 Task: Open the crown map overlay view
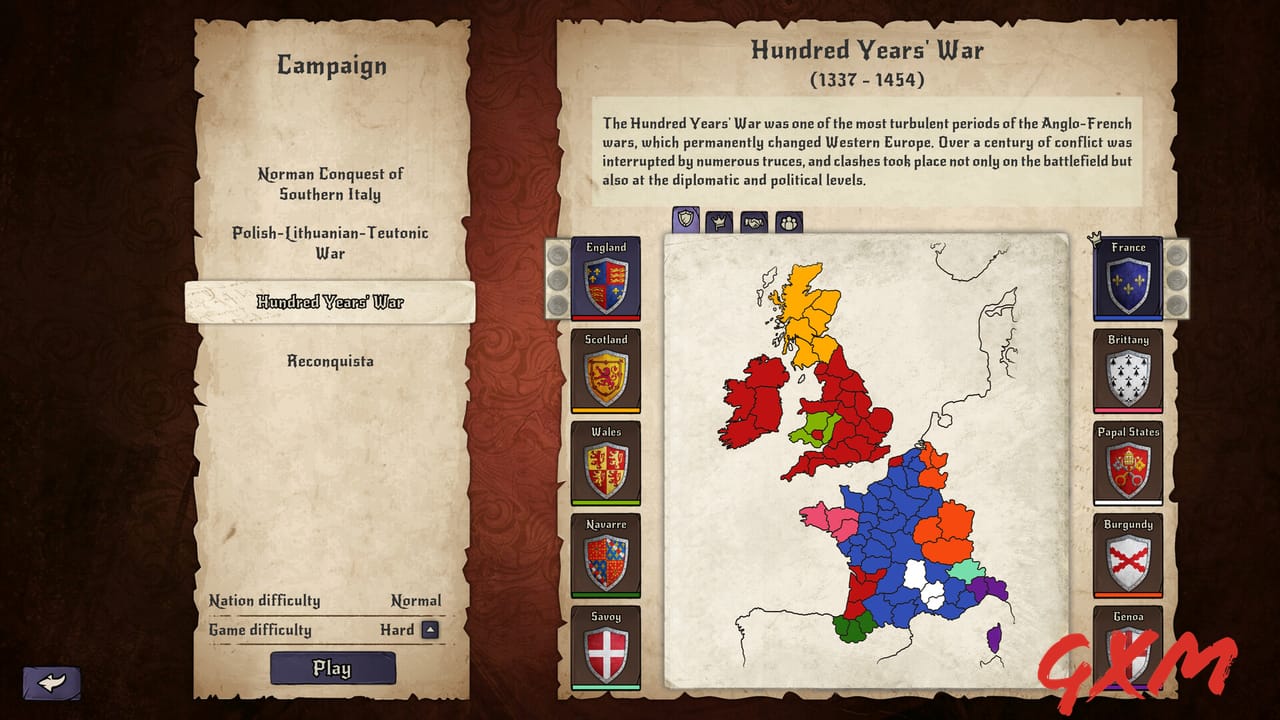[x=719, y=223]
